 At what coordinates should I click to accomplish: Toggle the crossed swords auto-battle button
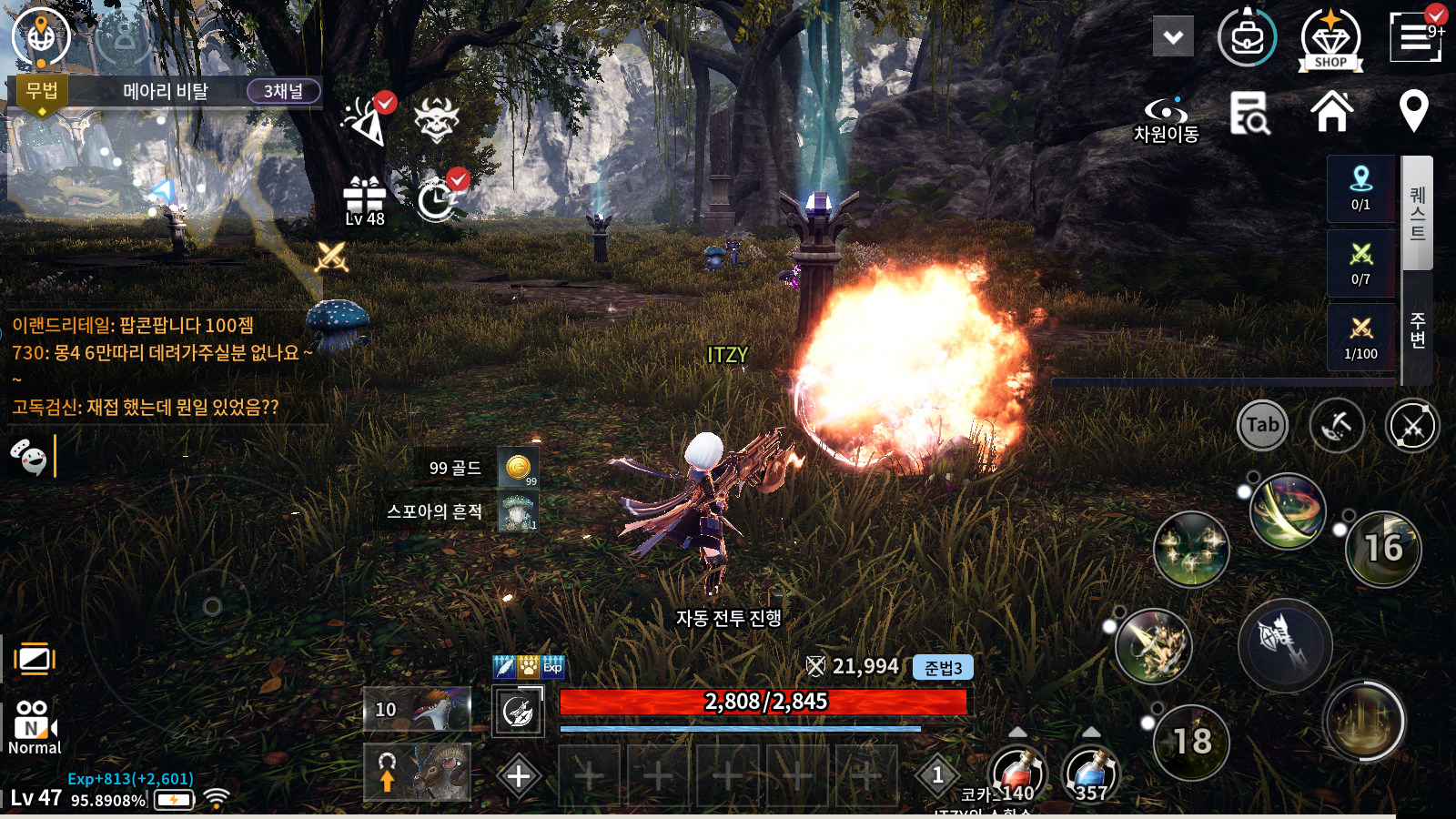point(1411,425)
